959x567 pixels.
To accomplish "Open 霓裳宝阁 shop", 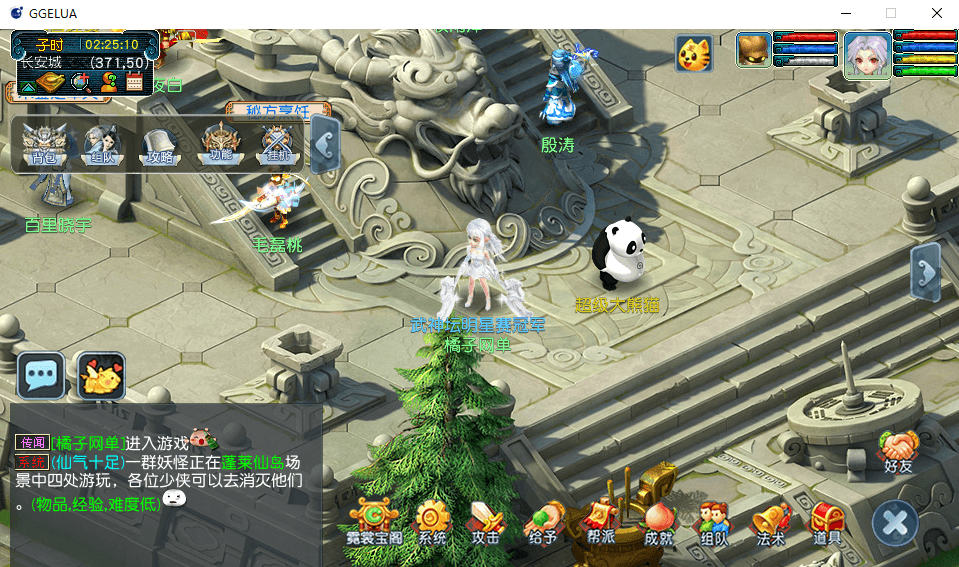I will (x=374, y=521).
